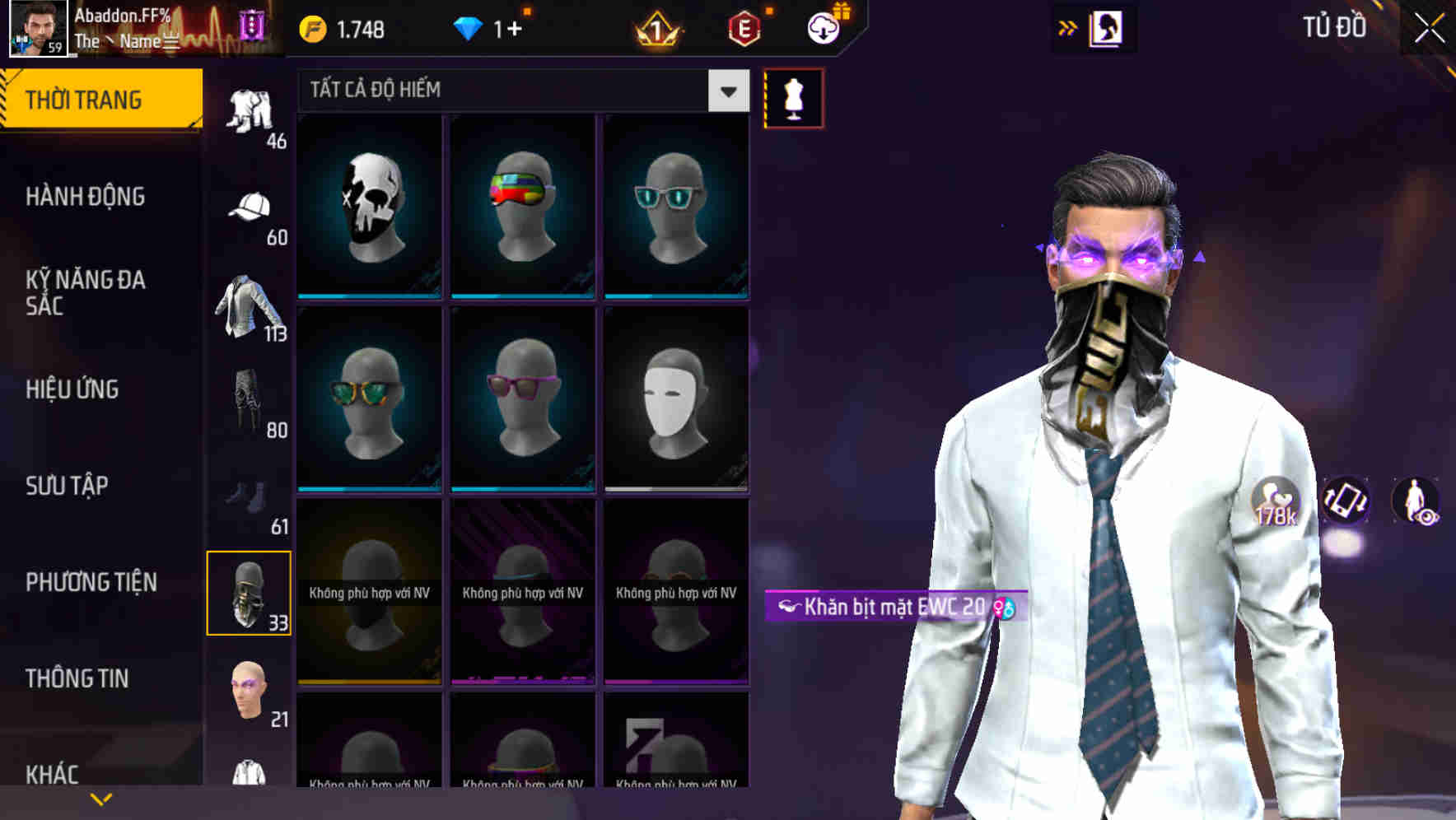Collapse the panel using the double arrow icon

tap(1069, 27)
